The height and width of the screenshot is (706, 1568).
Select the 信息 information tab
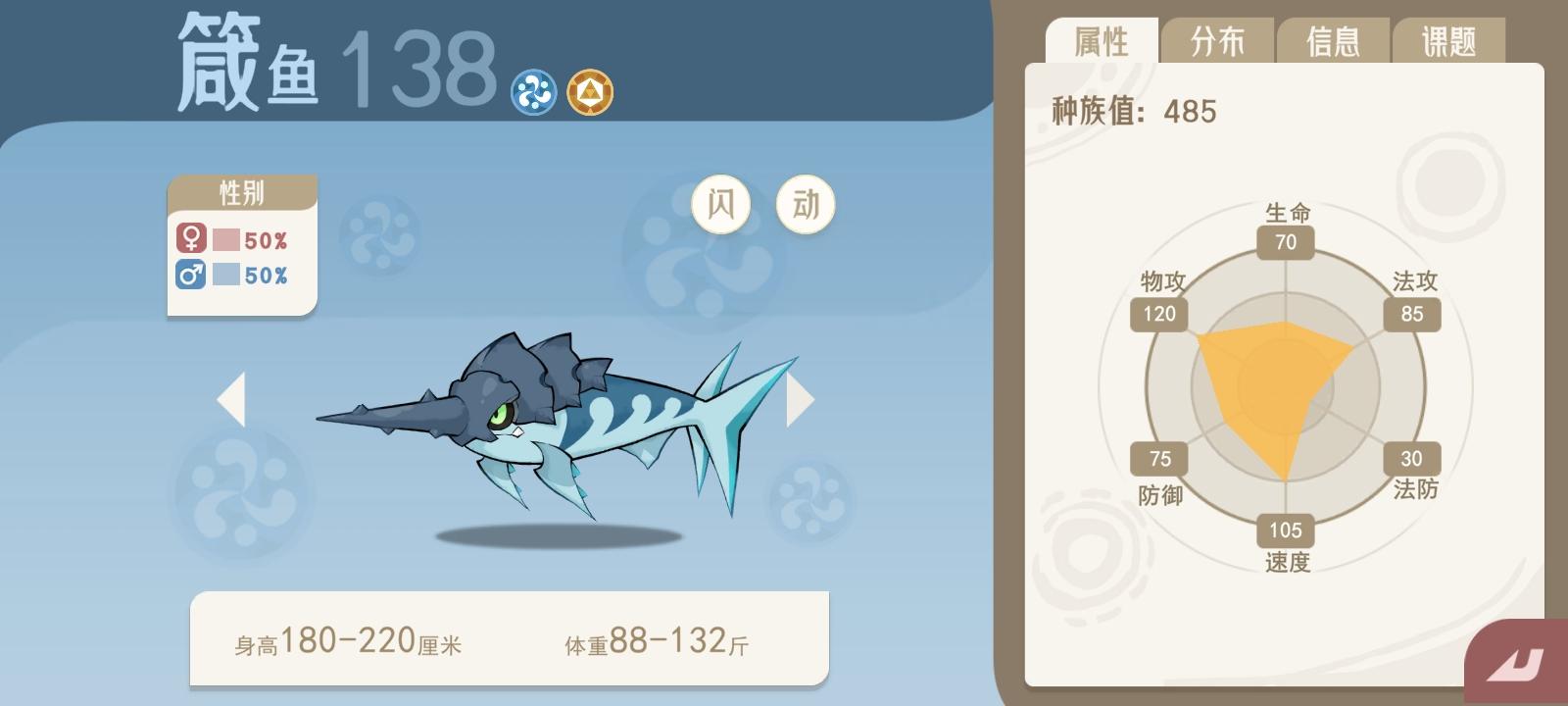click(1334, 40)
